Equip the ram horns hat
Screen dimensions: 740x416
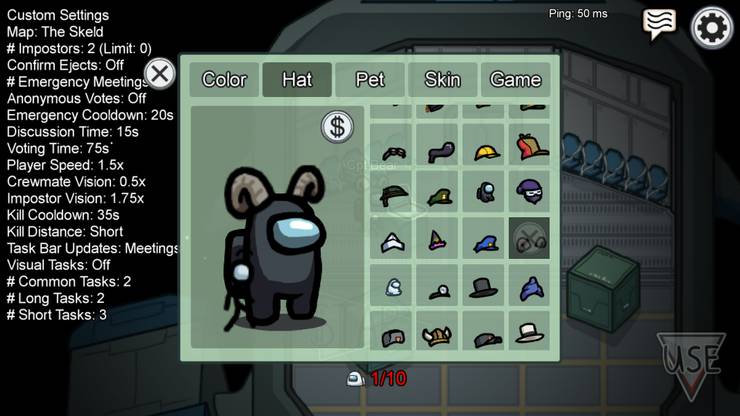(x=531, y=238)
